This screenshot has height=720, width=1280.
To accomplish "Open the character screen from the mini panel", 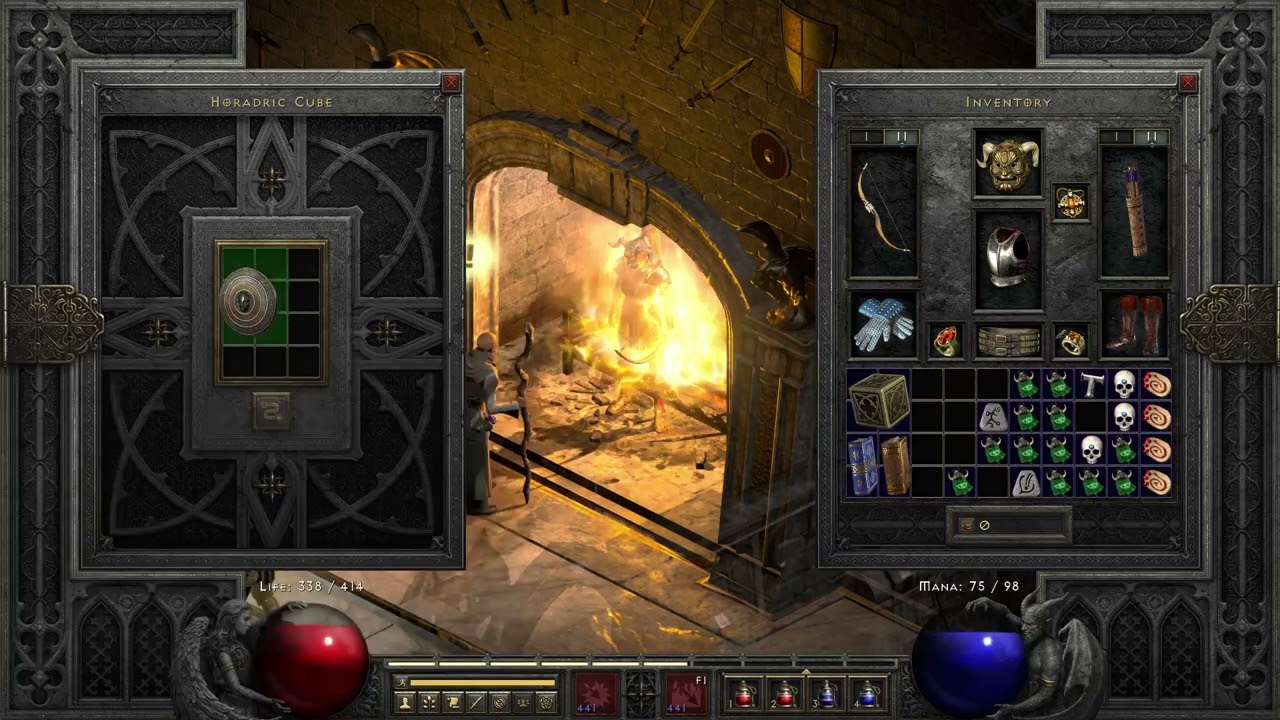I will [405, 703].
